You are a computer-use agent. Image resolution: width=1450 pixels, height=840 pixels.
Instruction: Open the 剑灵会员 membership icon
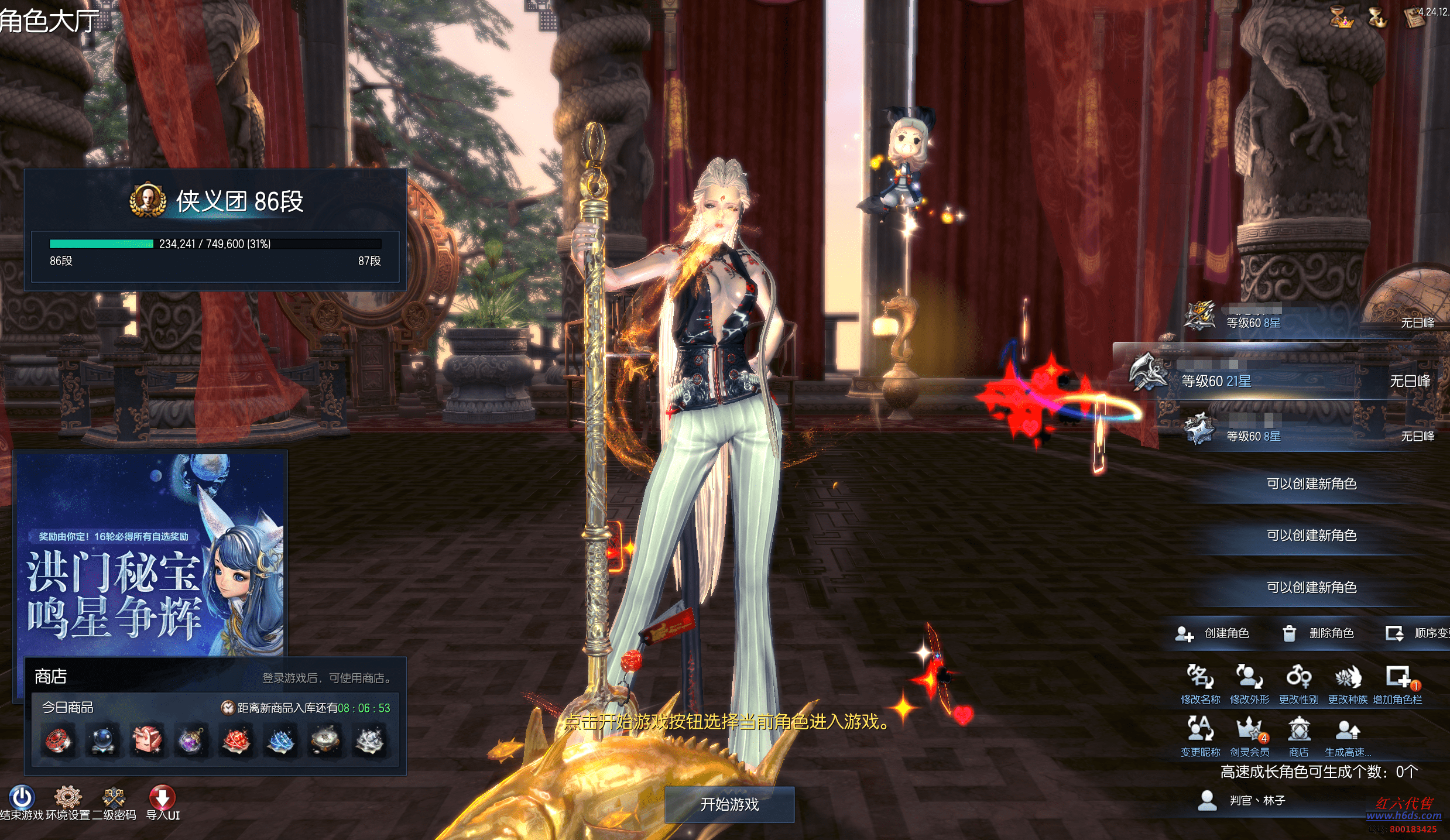tap(1249, 731)
